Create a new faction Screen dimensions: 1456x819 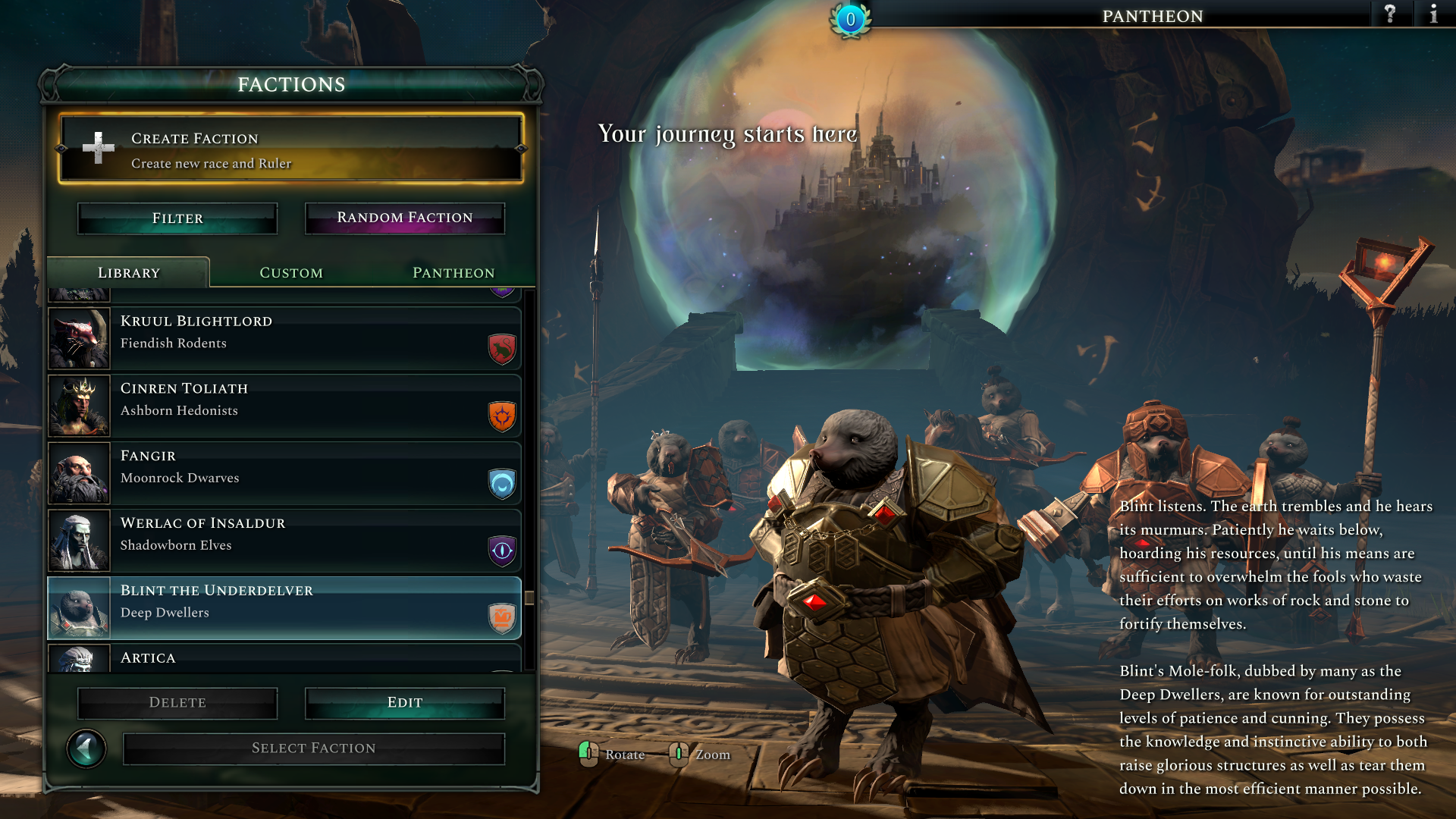pyautogui.click(x=291, y=149)
